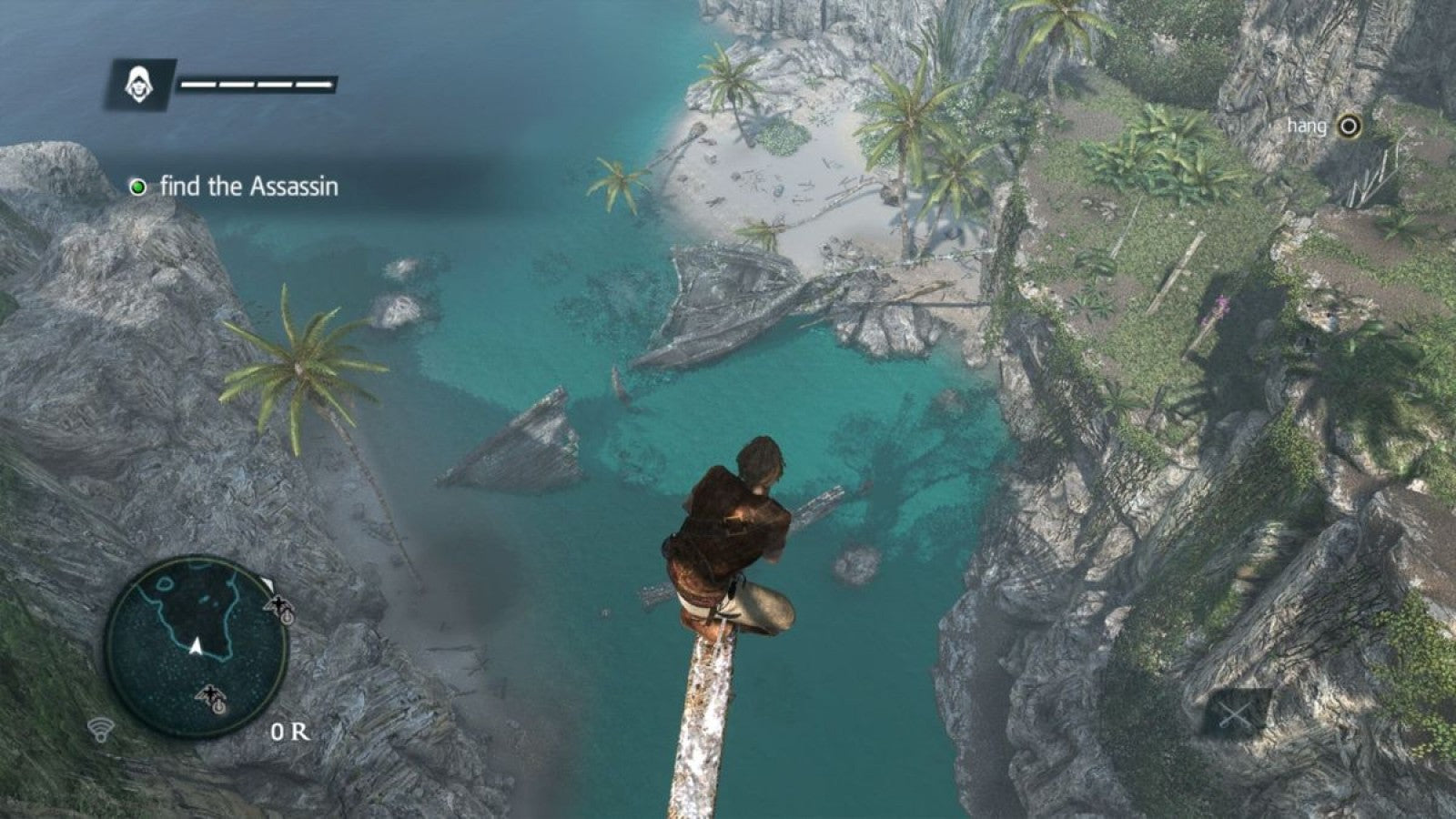Toggle the objective tracker green indicator
1456x819 pixels.
(x=139, y=188)
